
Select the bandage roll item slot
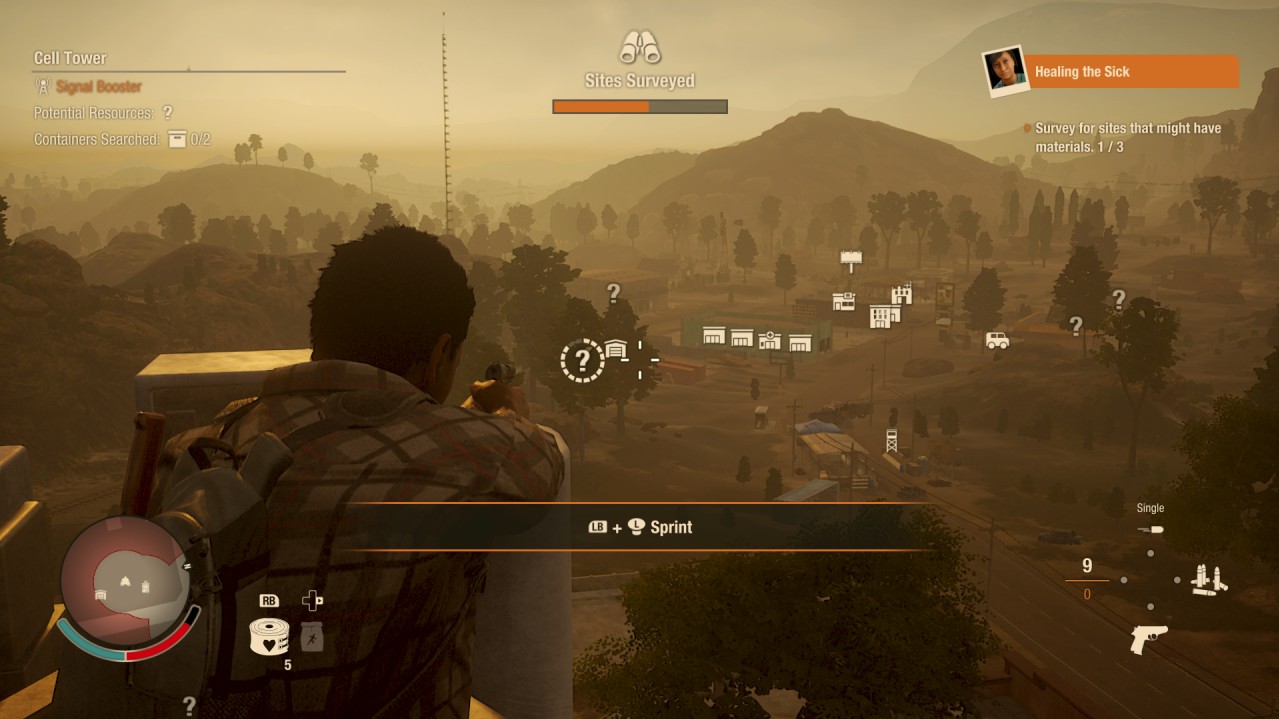click(x=269, y=636)
